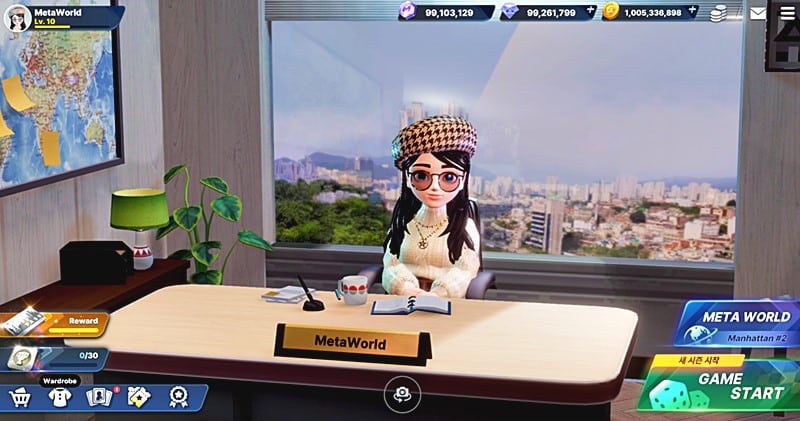Image resolution: width=800 pixels, height=421 pixels.
Task: Click the camera rotate view button
Action: pyautogui.click(x=403, y=395)
